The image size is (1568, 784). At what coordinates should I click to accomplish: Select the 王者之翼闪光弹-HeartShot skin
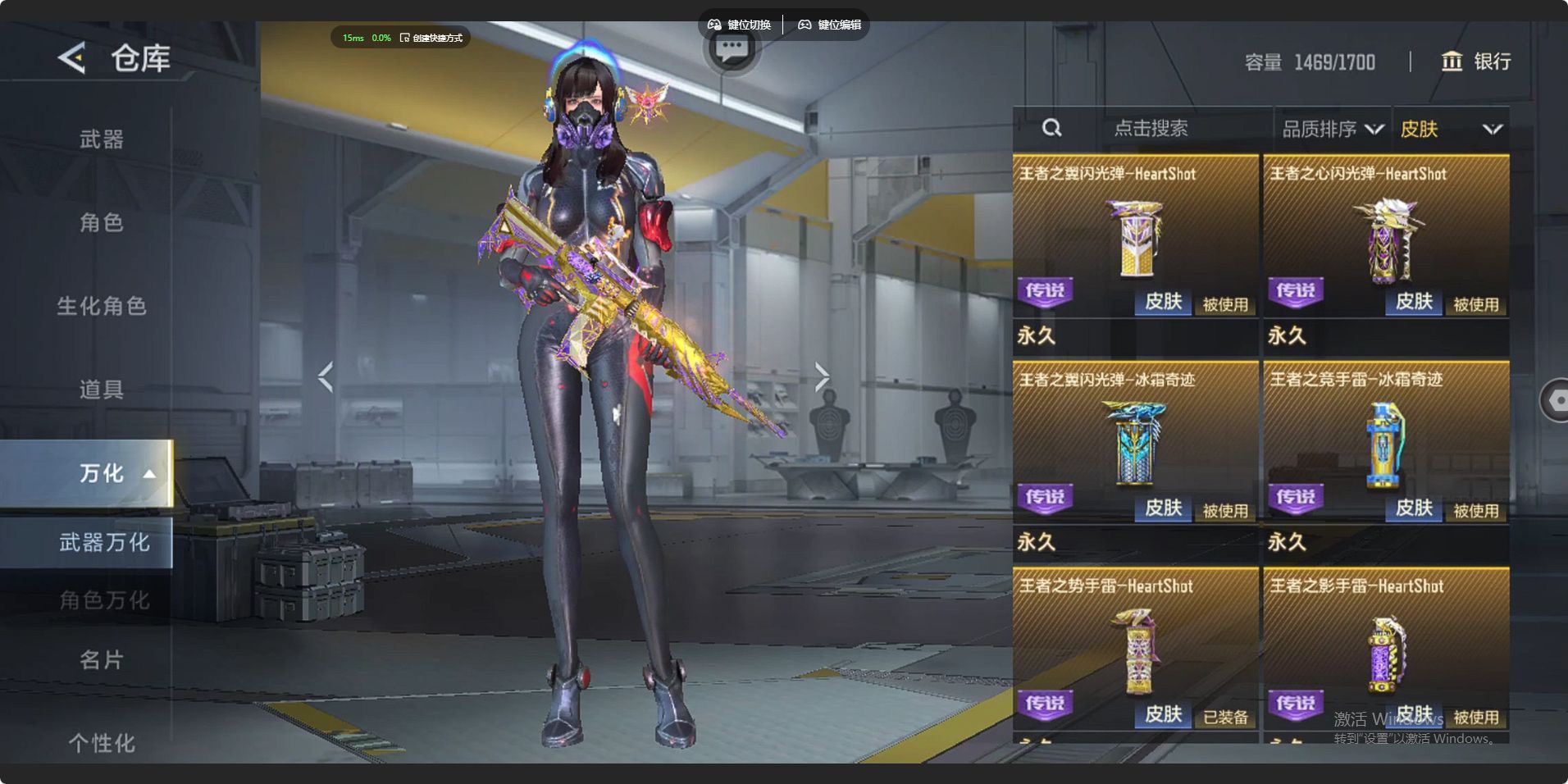(x=1136, y=238)
